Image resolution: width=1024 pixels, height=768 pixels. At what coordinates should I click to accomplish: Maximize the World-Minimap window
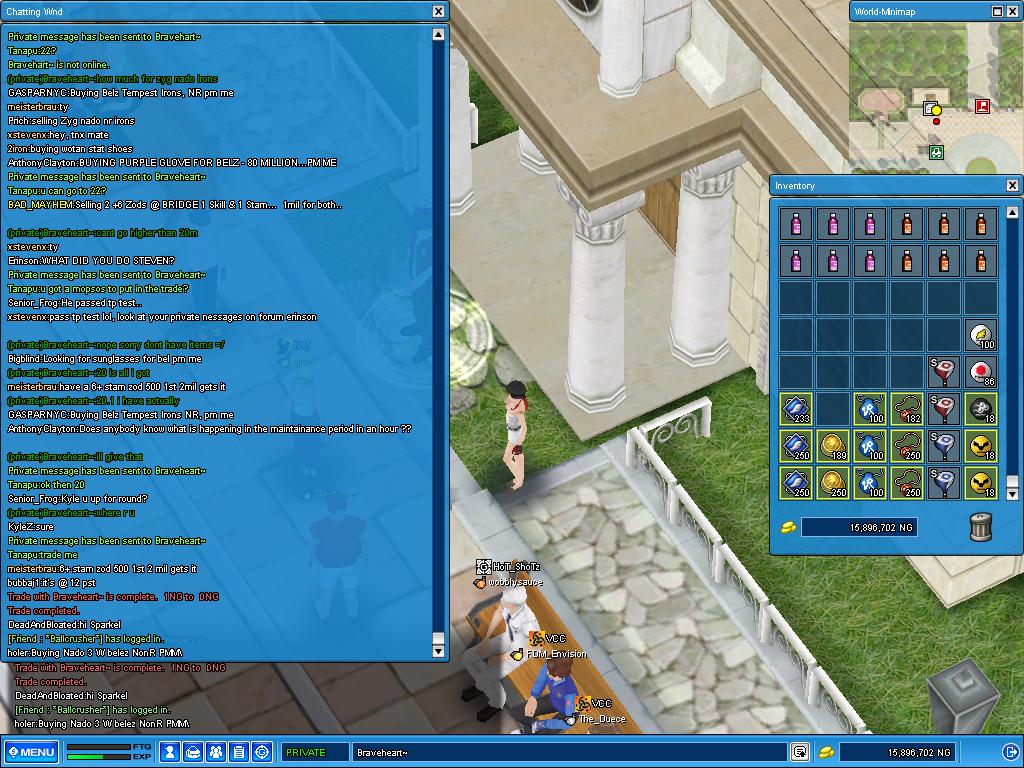pyautogui.click(x=997, y=11)
